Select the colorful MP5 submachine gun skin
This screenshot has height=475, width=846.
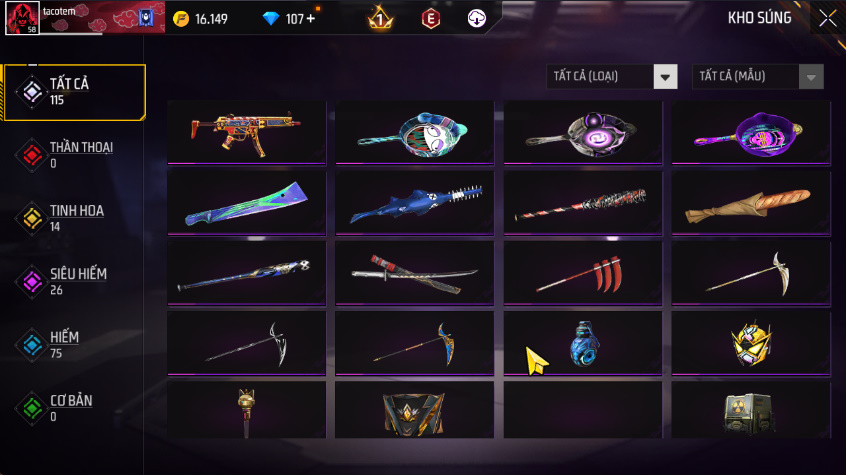pyautogui.click(x=247, y=130)
